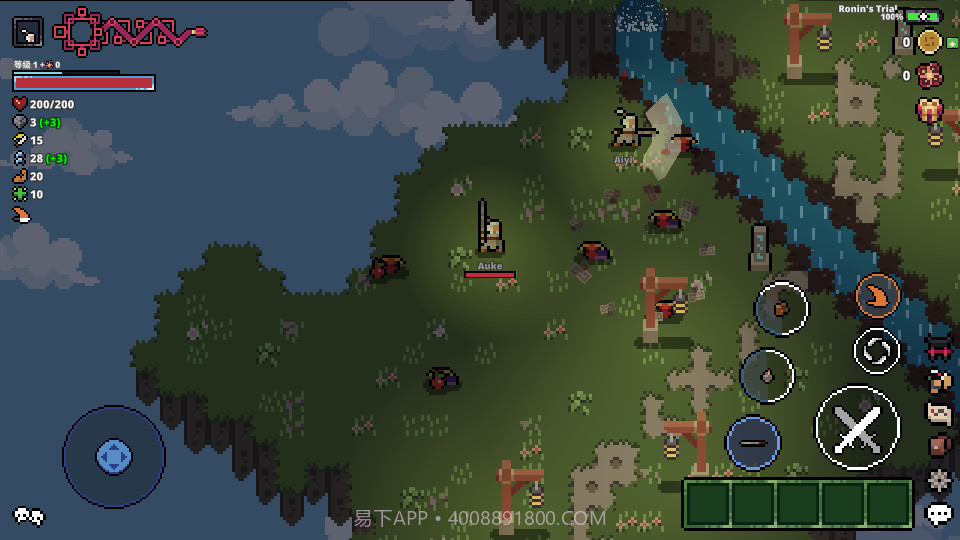
Task: Click the two masks icon
Action: (x=28, y=516)
